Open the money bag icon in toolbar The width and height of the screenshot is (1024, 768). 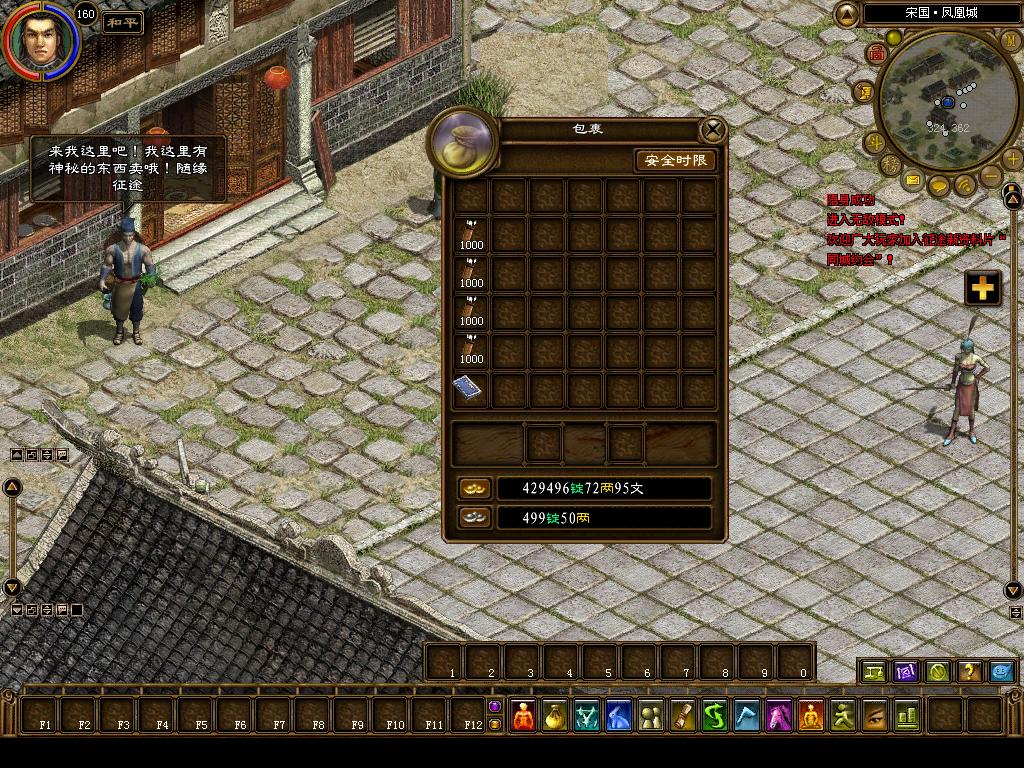pos(555,715)
